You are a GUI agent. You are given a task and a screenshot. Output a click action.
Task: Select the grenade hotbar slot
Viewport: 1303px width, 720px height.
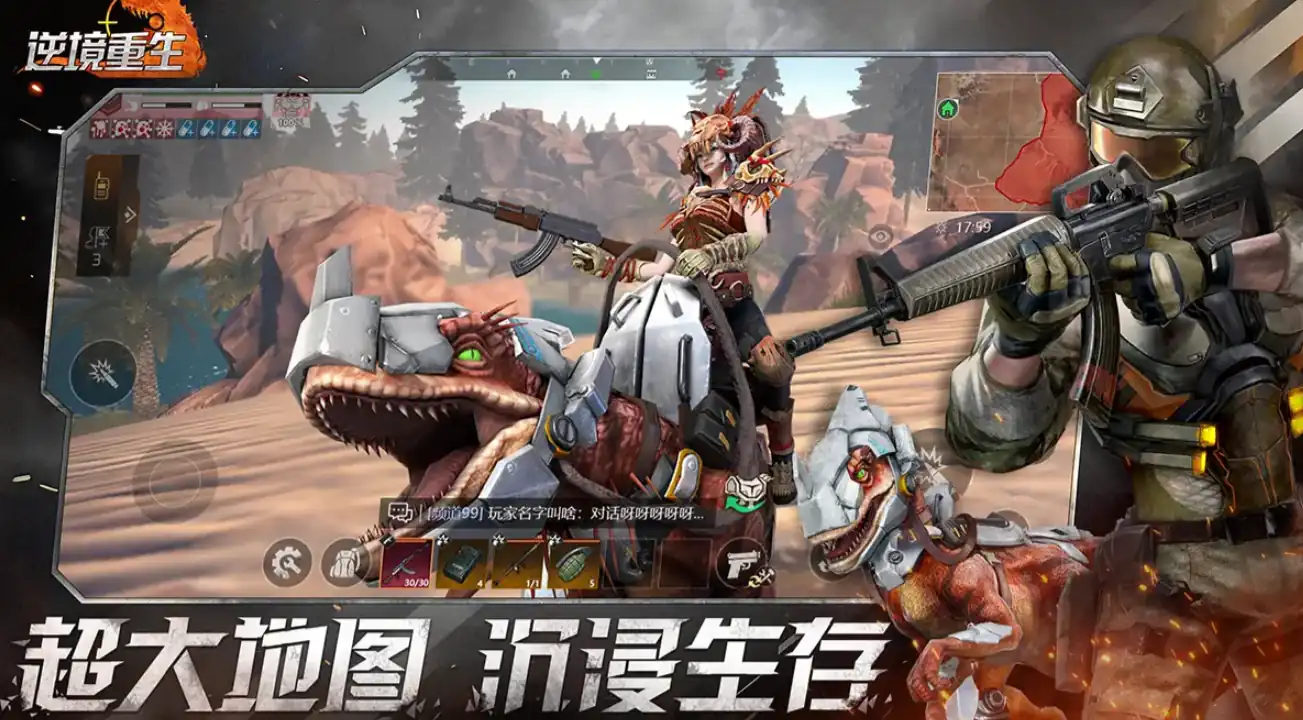pos(573,564)
